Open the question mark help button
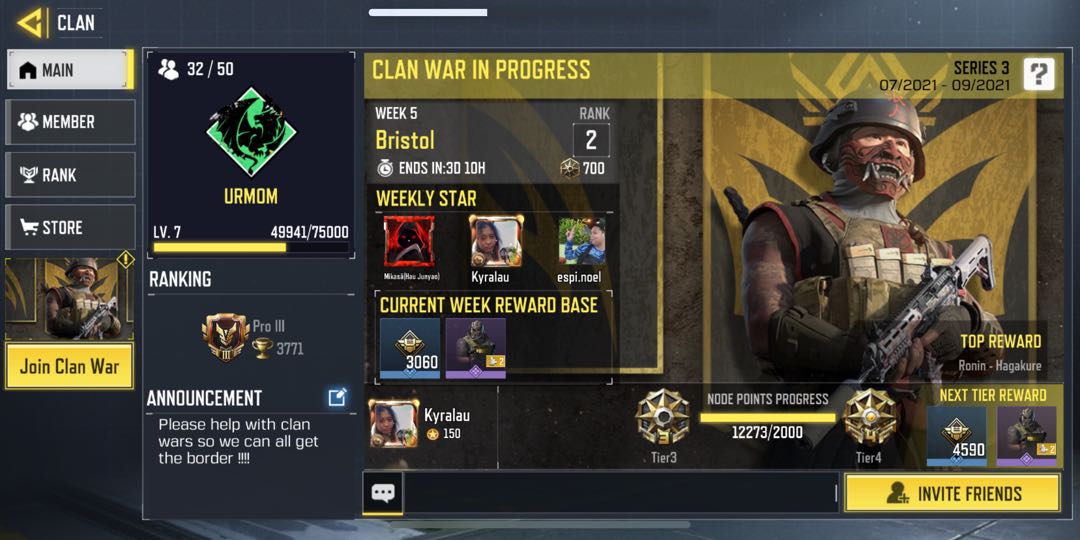 pyautogui.click(x=1039, y=74)
